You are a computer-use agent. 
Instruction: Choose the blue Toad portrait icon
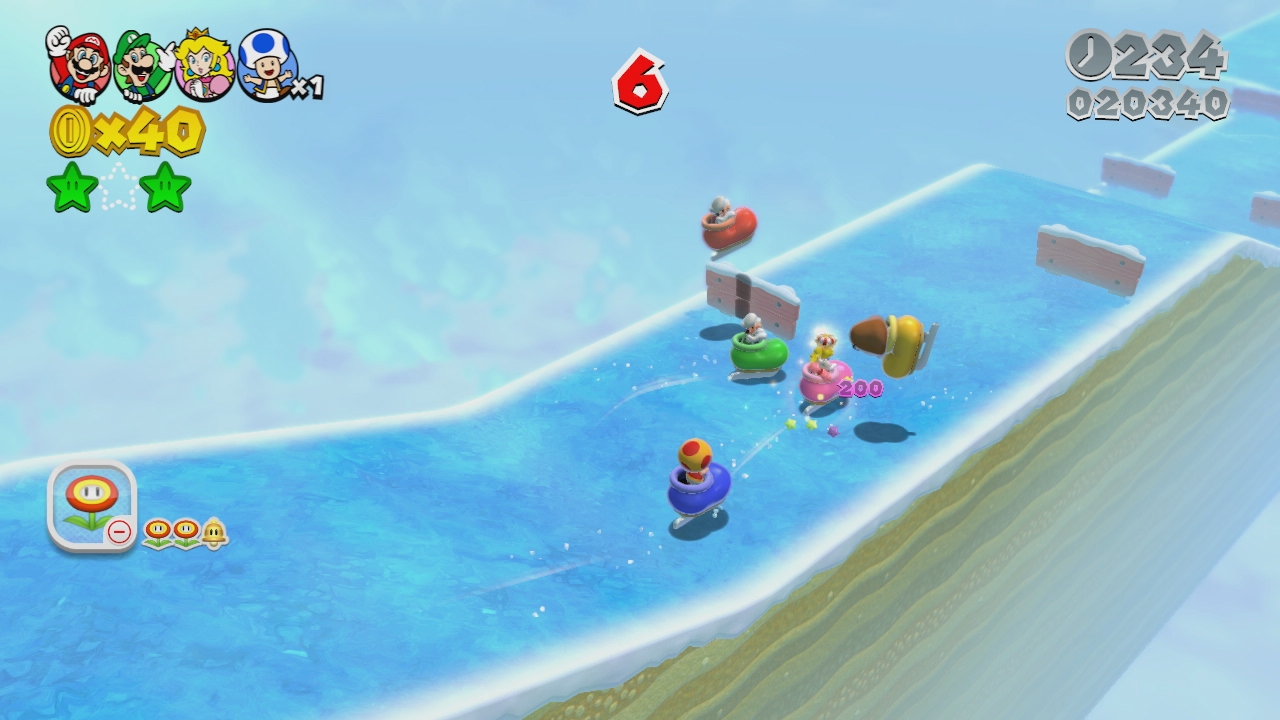[x=266, y=66]
